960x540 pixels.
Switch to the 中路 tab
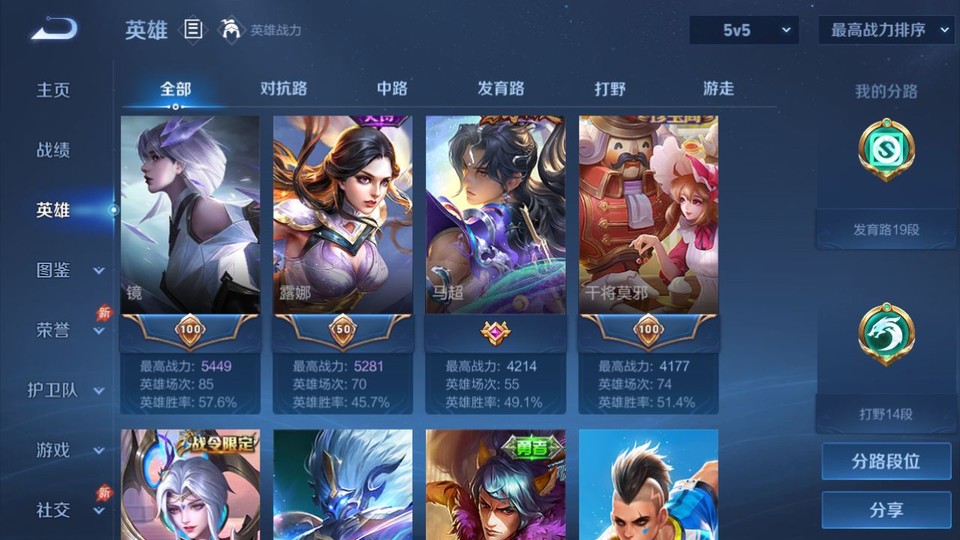[392, 88]
